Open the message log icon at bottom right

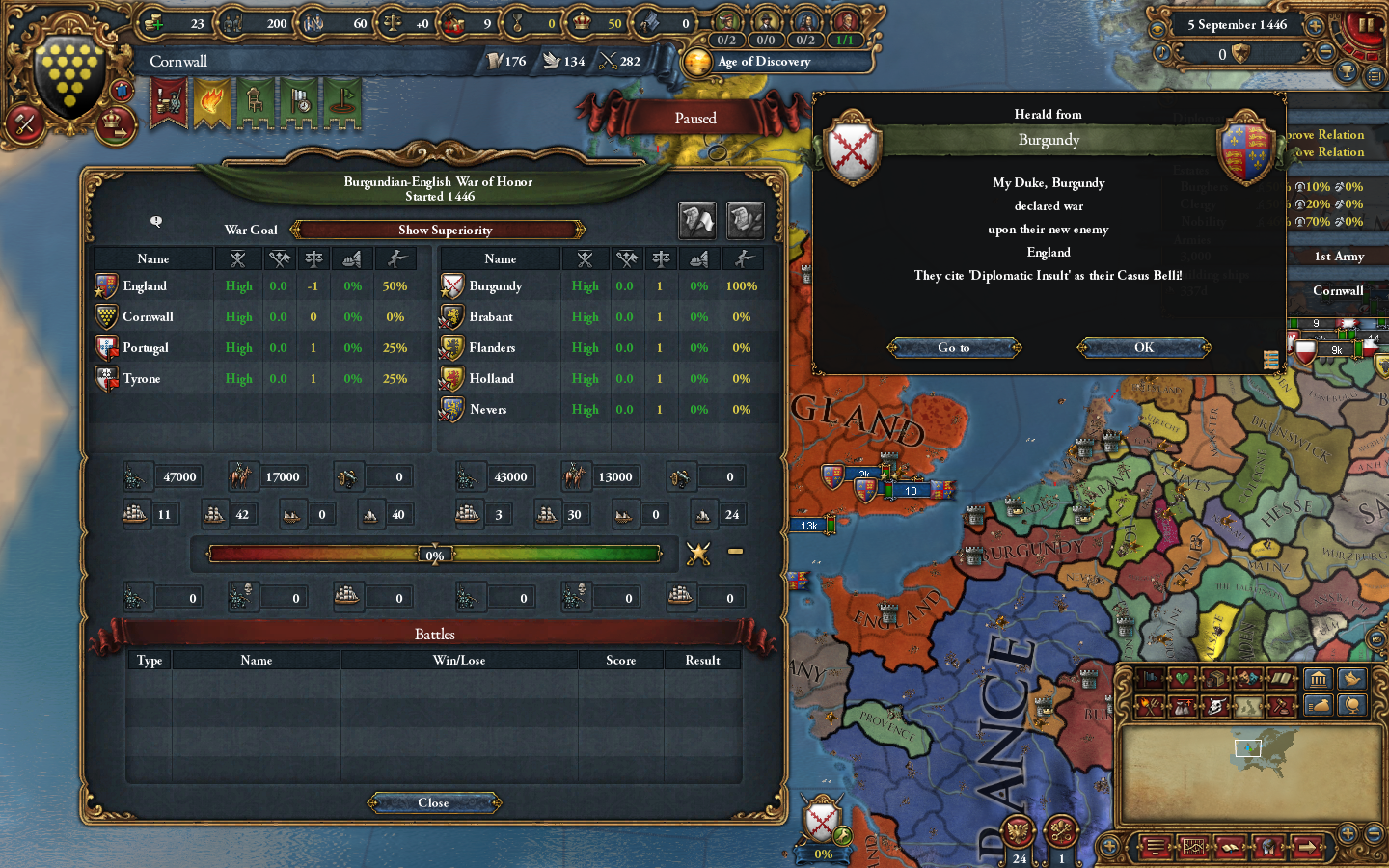pos(1155,847)
